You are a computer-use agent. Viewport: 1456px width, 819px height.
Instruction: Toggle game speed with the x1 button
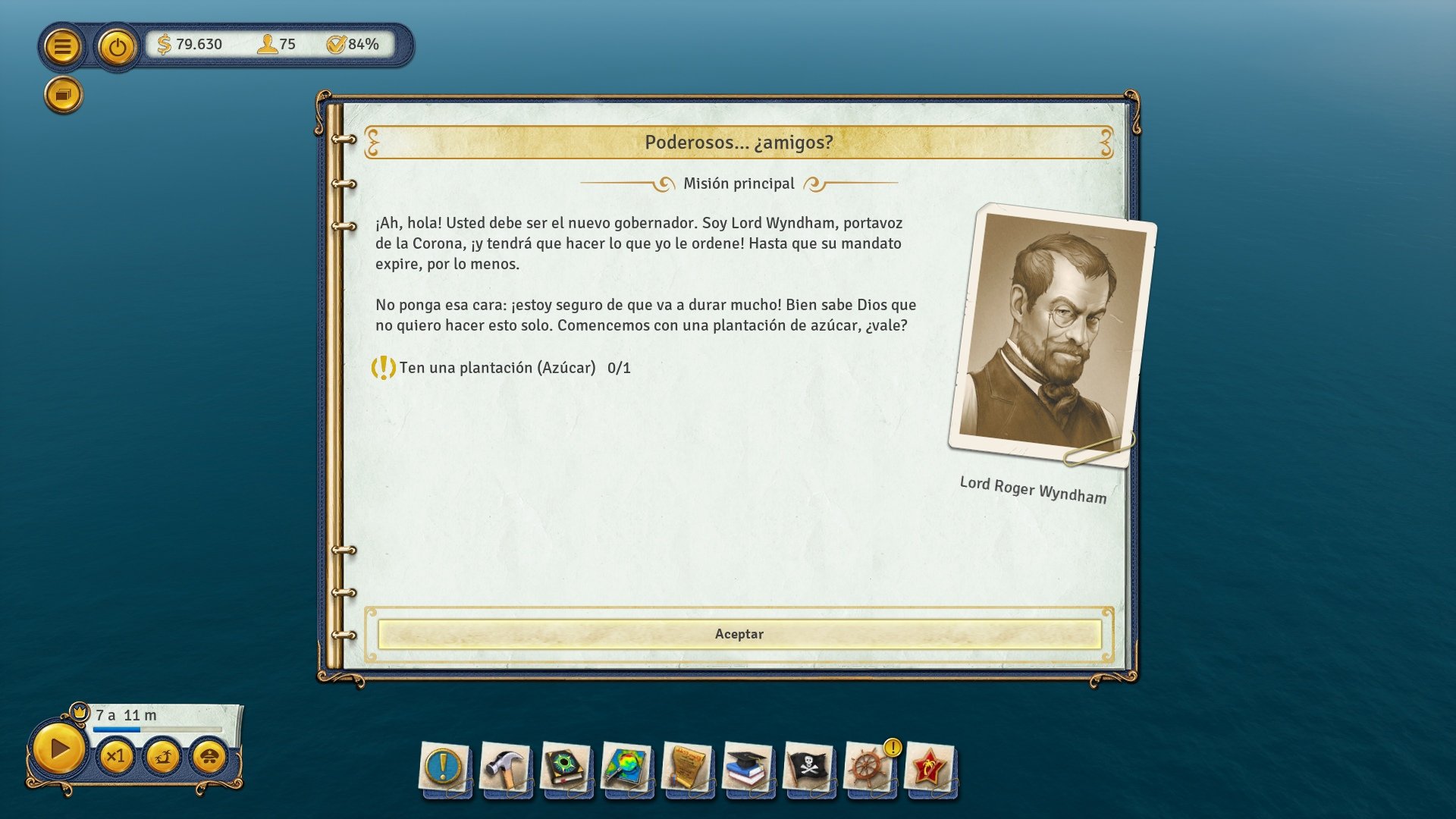118,756
